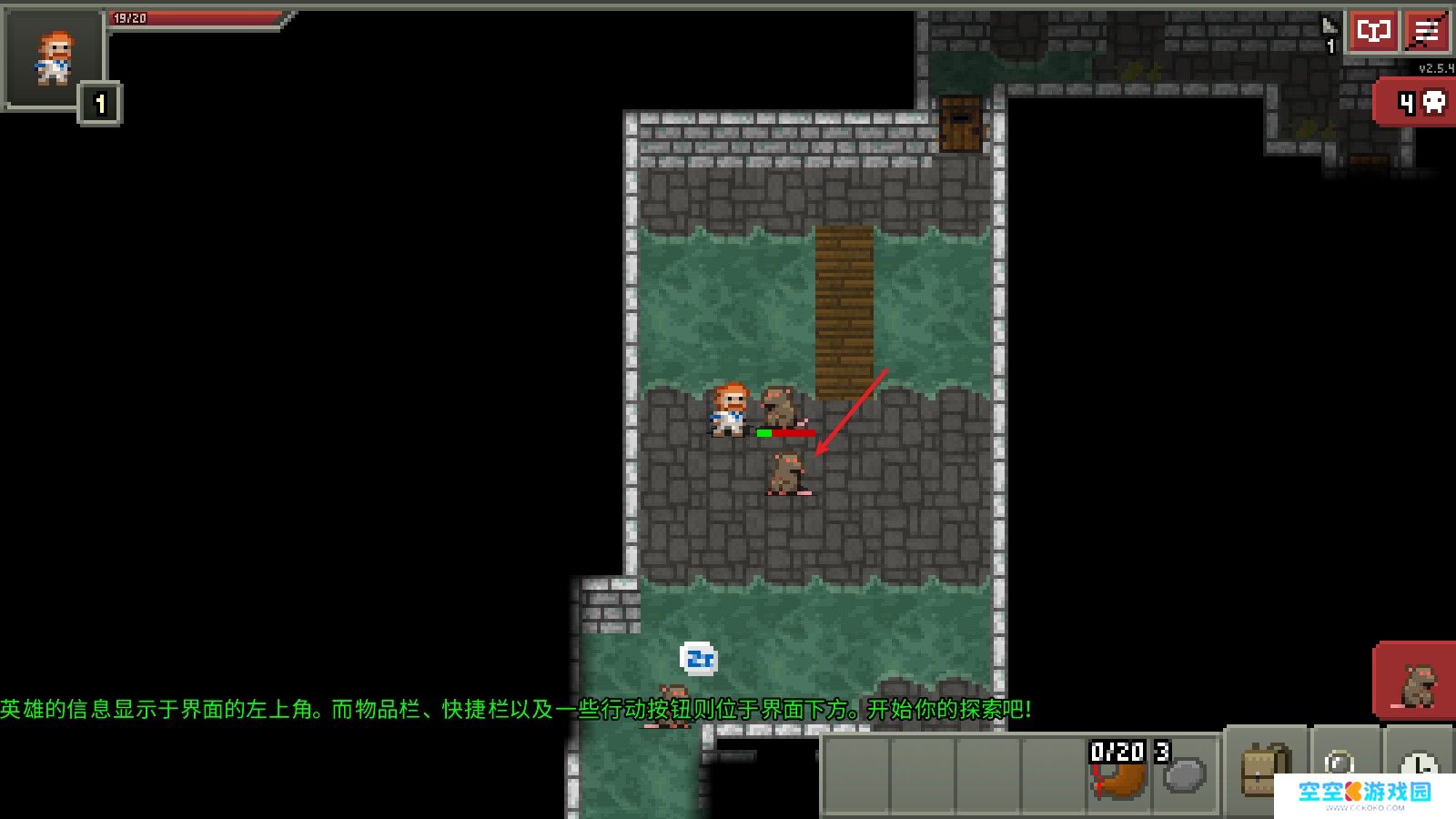Select the throwing stones quickslot
This screenshot has width=1456, height=819.
1184,772
